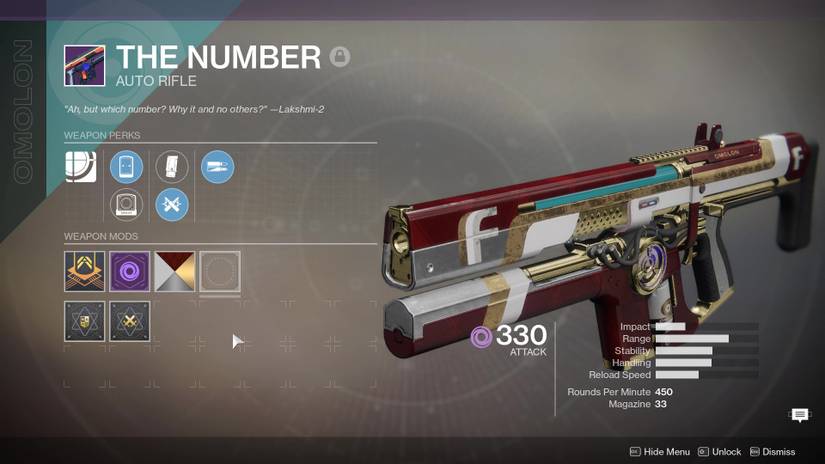This screenshot has width=825, height=464.
Task: Toggle the lock icon beside weapon name
Action: (340, 57)
